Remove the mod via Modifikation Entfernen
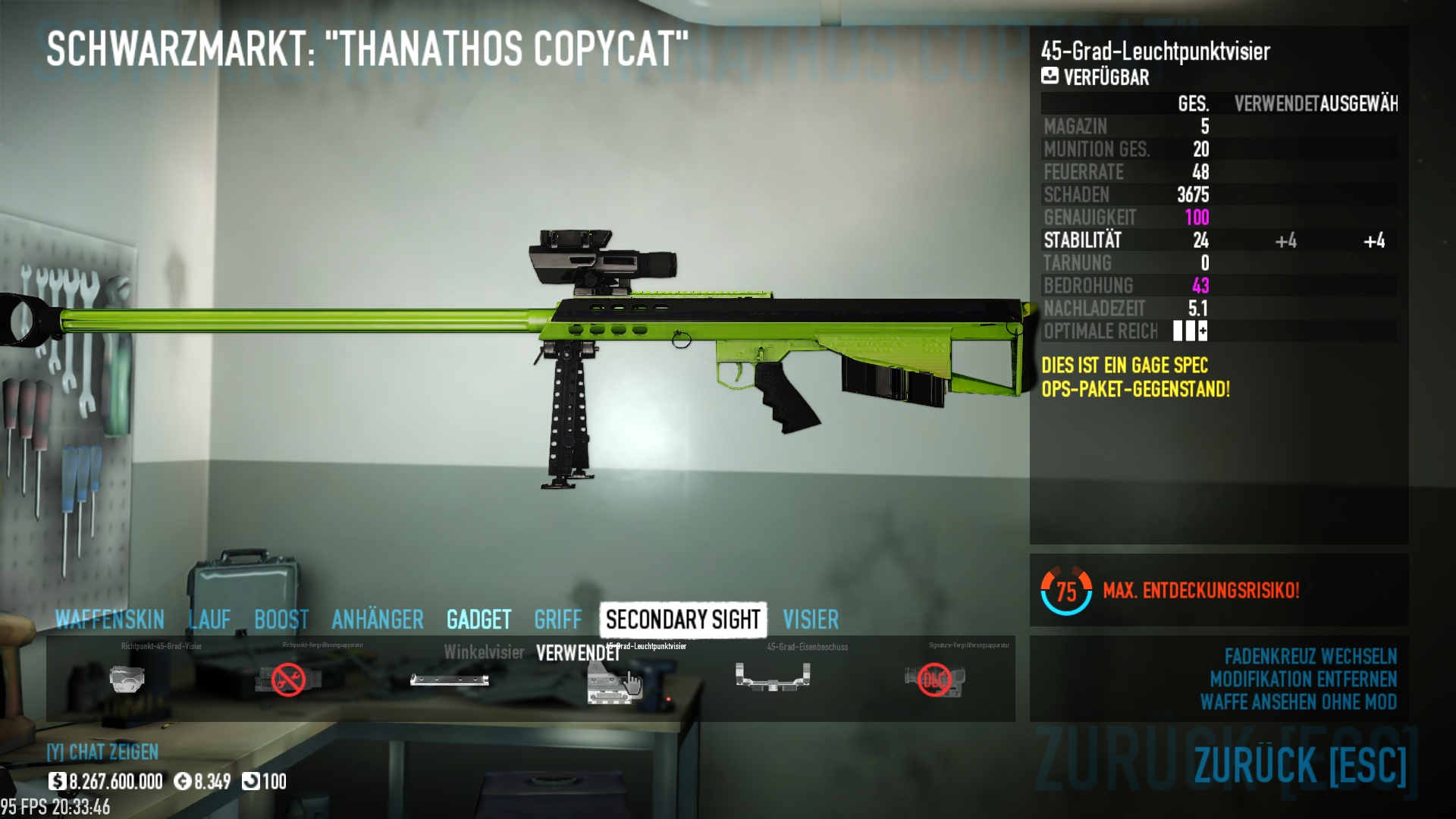This screenshot has width=1456, height=819. tap(1302, 679)
